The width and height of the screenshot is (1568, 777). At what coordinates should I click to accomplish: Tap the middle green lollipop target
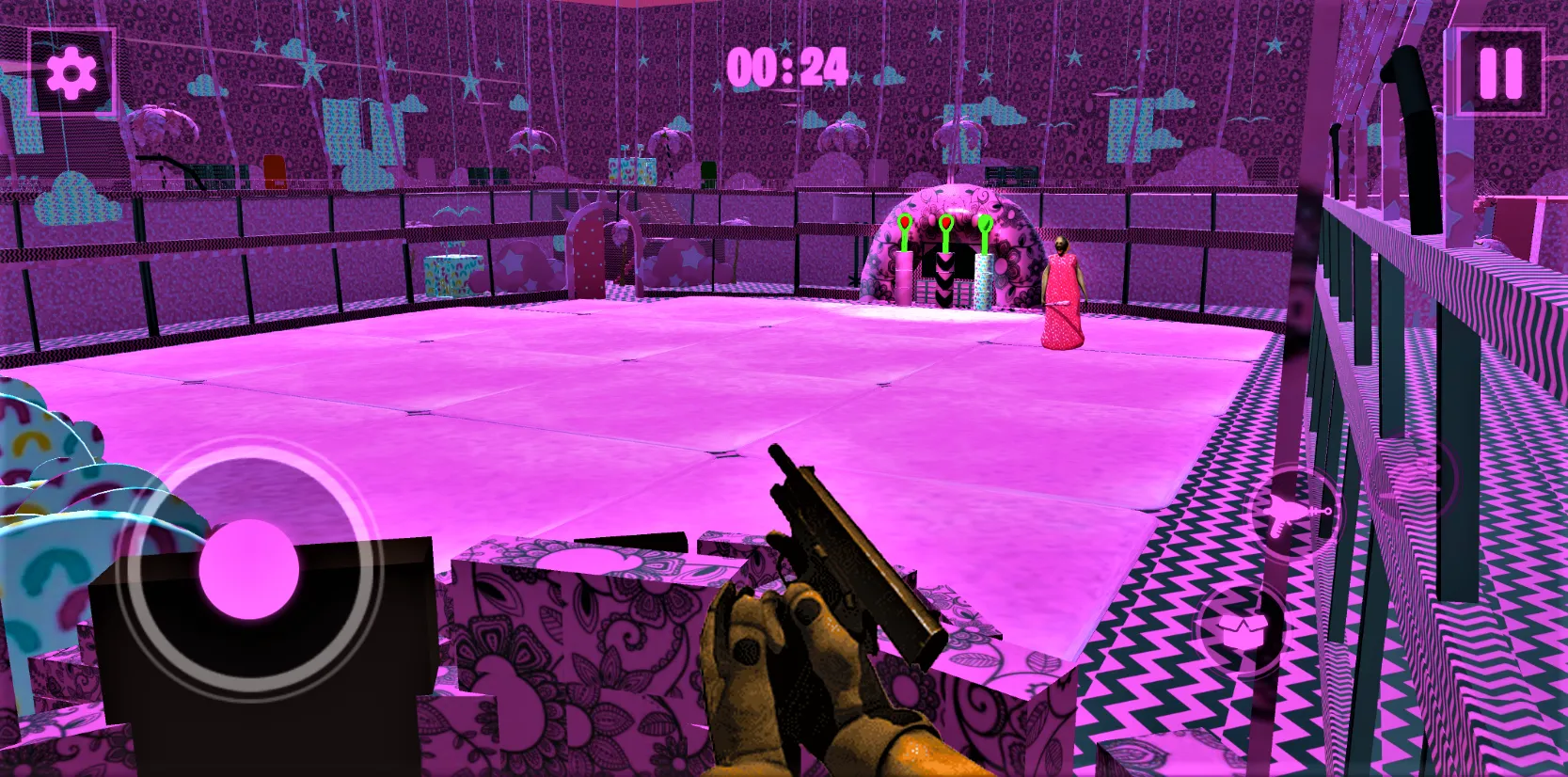click(946, 223)
